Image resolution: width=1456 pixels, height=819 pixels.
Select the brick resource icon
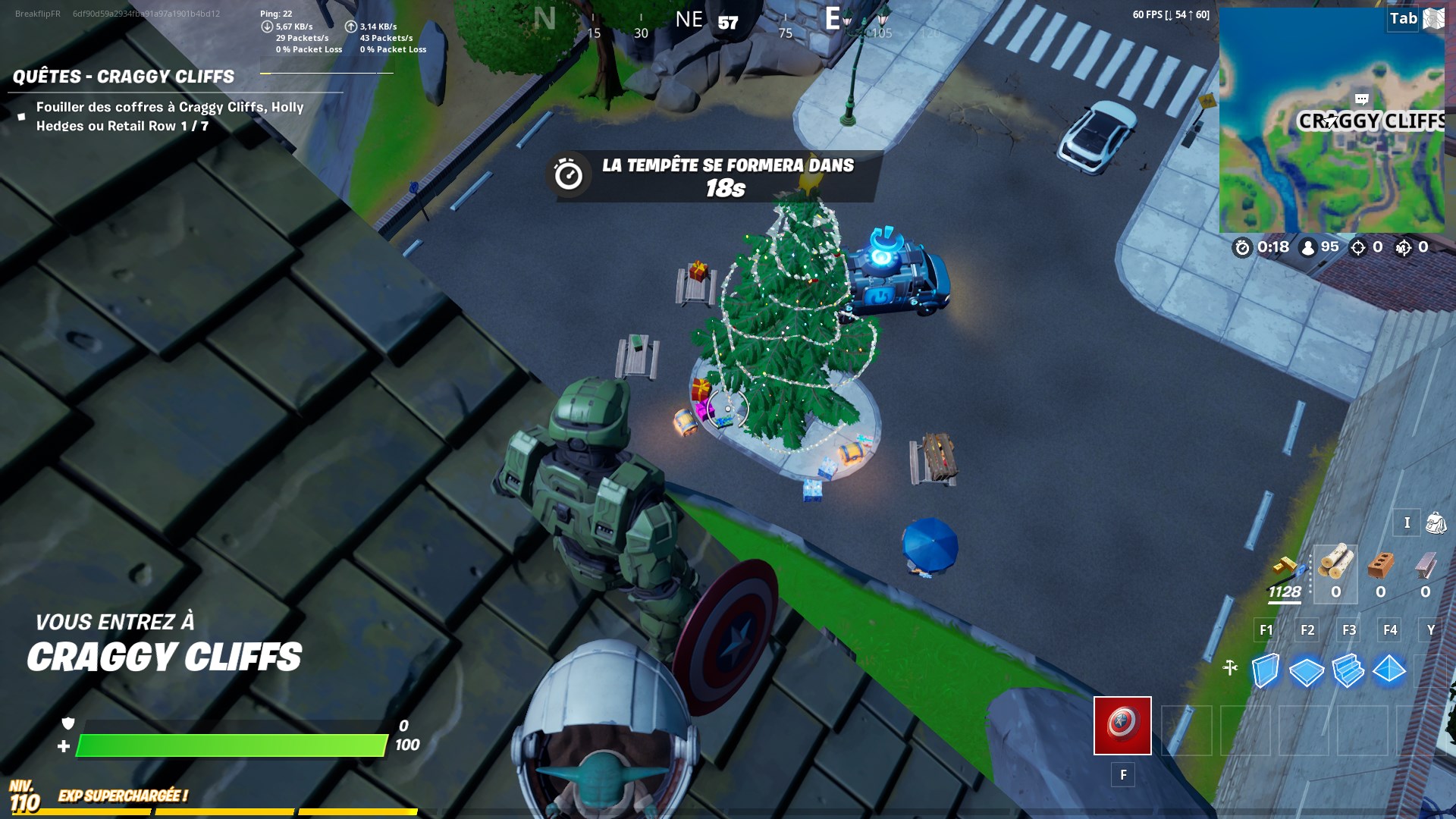[x=1380, y=563]
